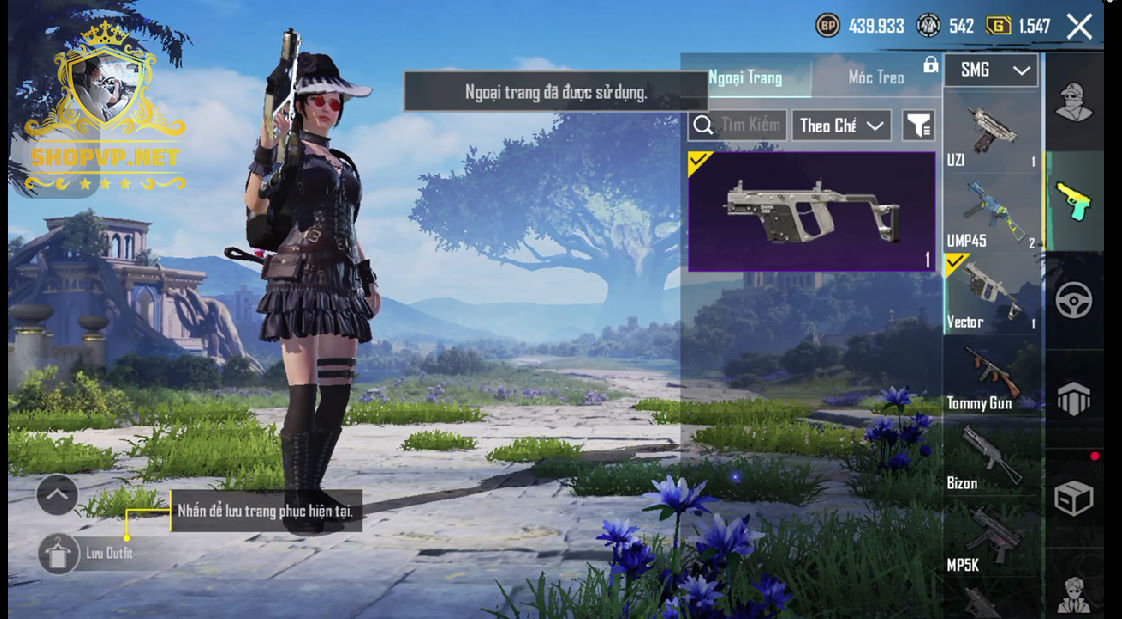
Task: Open the locked Móc Treo tab
Action: (x=877, y=77)
